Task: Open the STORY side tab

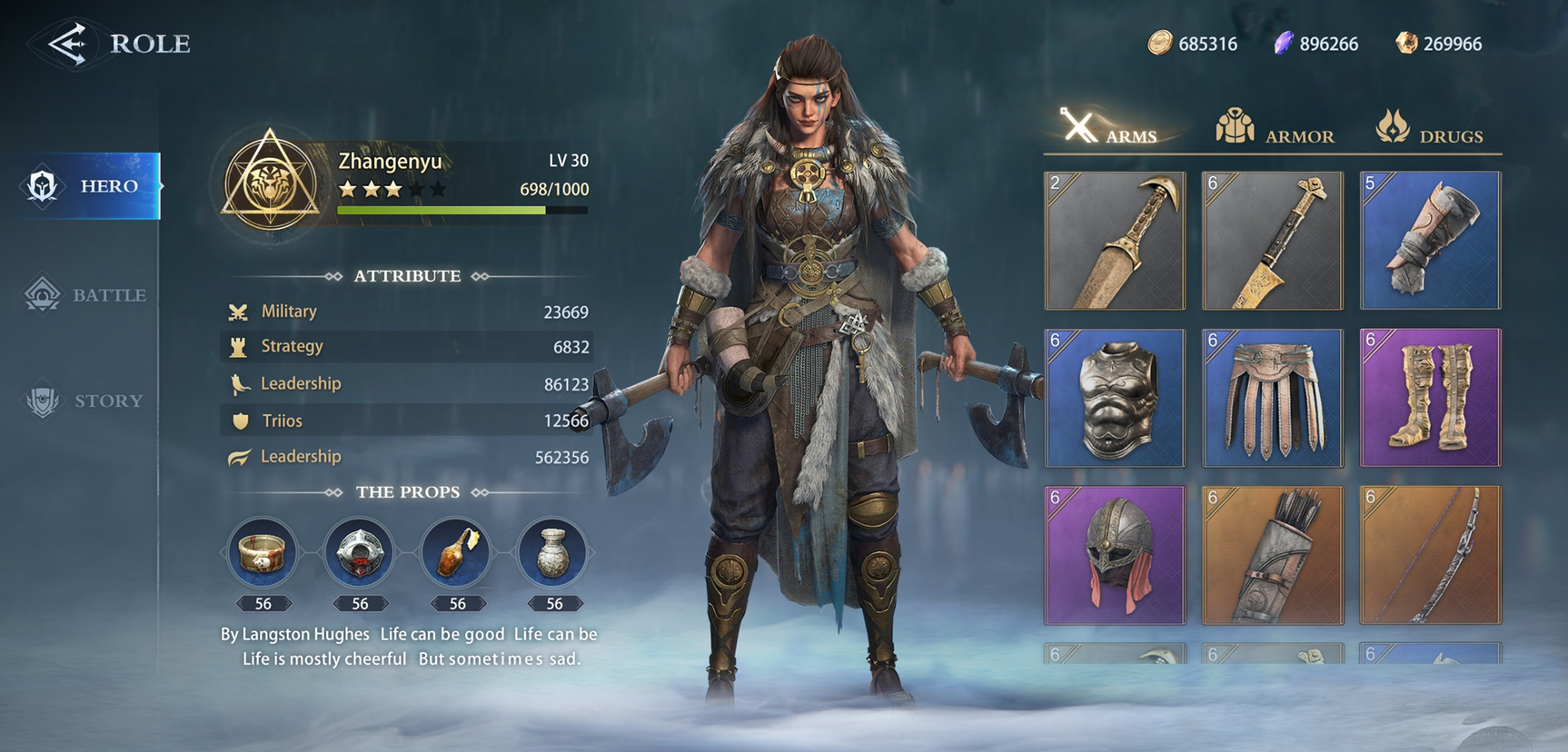Action: (x=85, y=401)
